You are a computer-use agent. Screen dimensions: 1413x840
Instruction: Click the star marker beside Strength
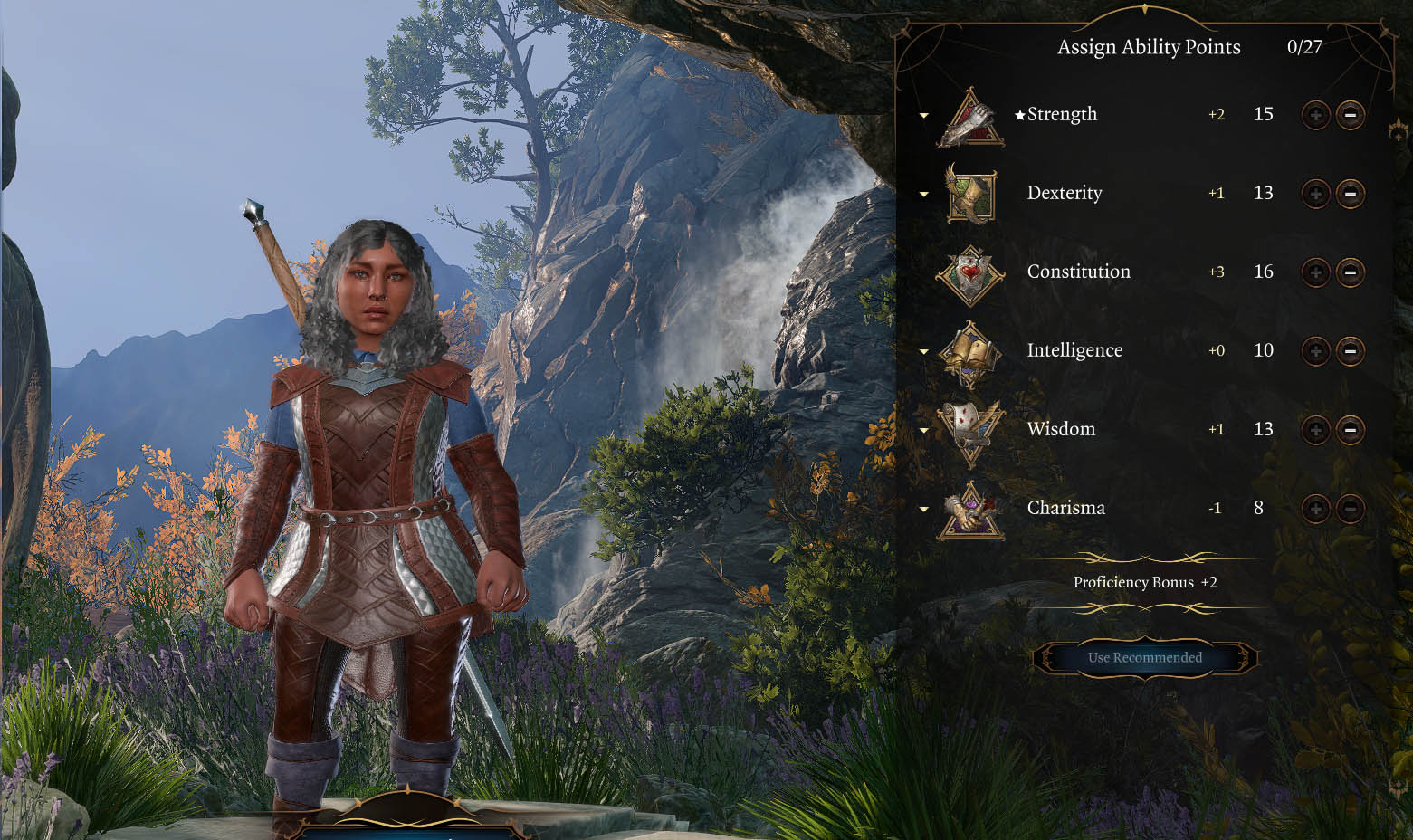pyautogui.click(x=1019, y=114)
